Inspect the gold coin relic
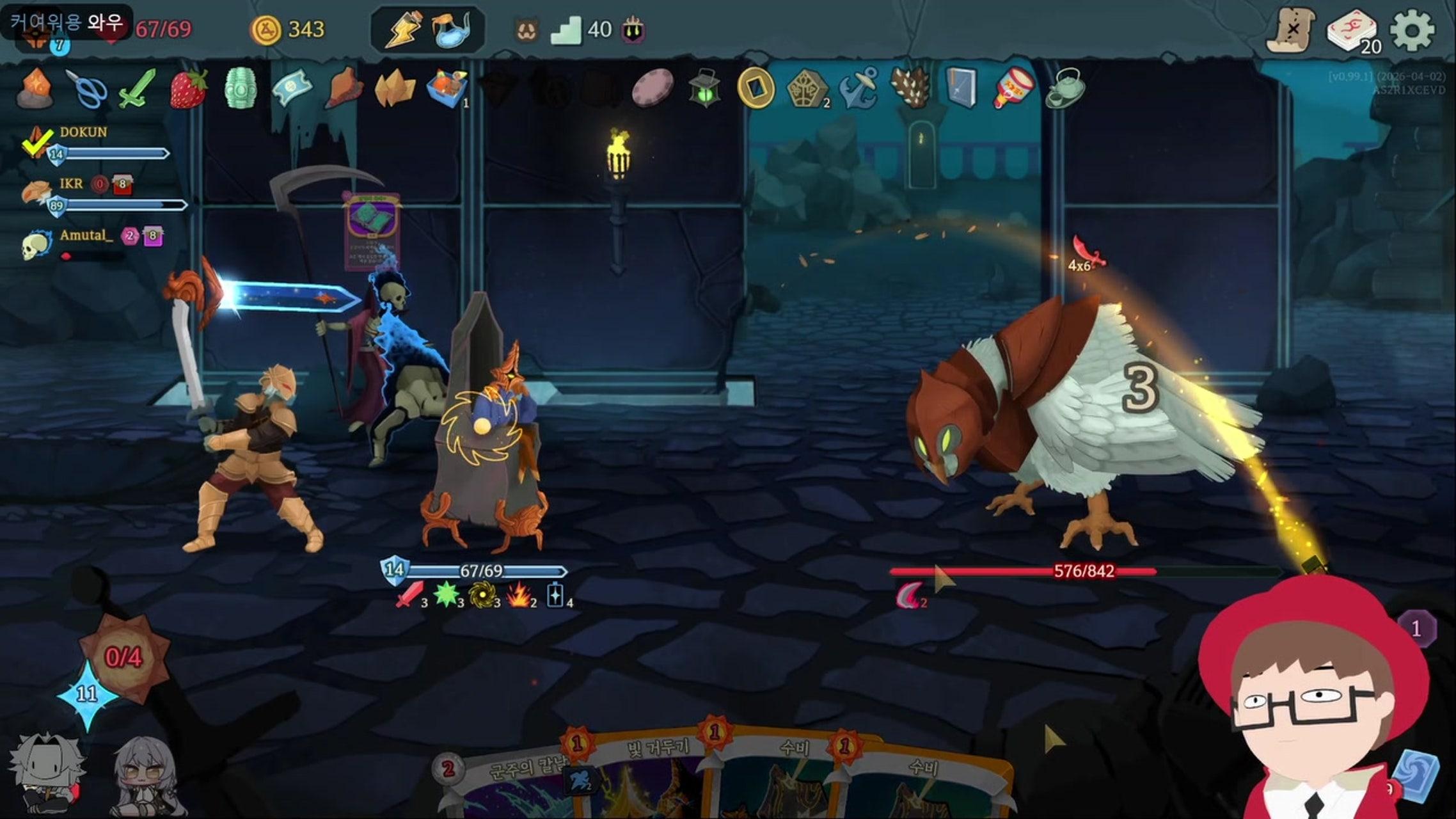The height and width of the screenshot is (819, 1456). pyautogui.click(x=756, y=88)
